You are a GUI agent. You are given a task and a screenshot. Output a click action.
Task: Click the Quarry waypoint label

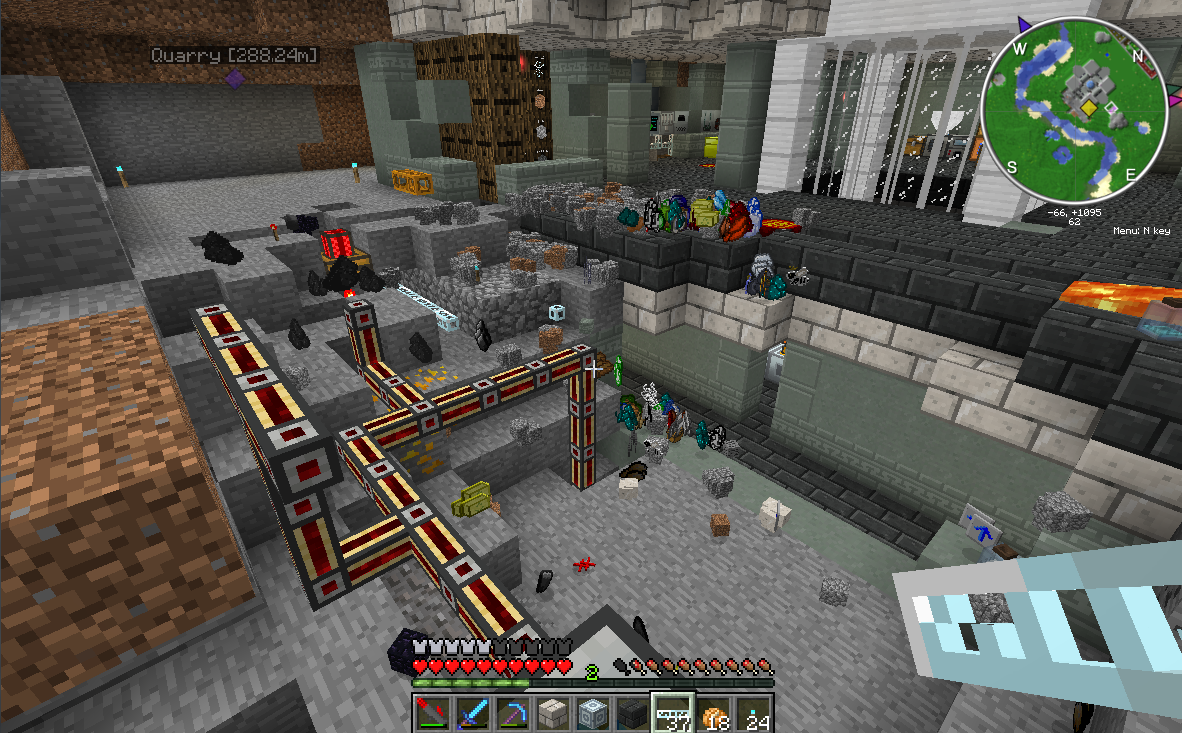pyautogui.click(x=235, y=55)
